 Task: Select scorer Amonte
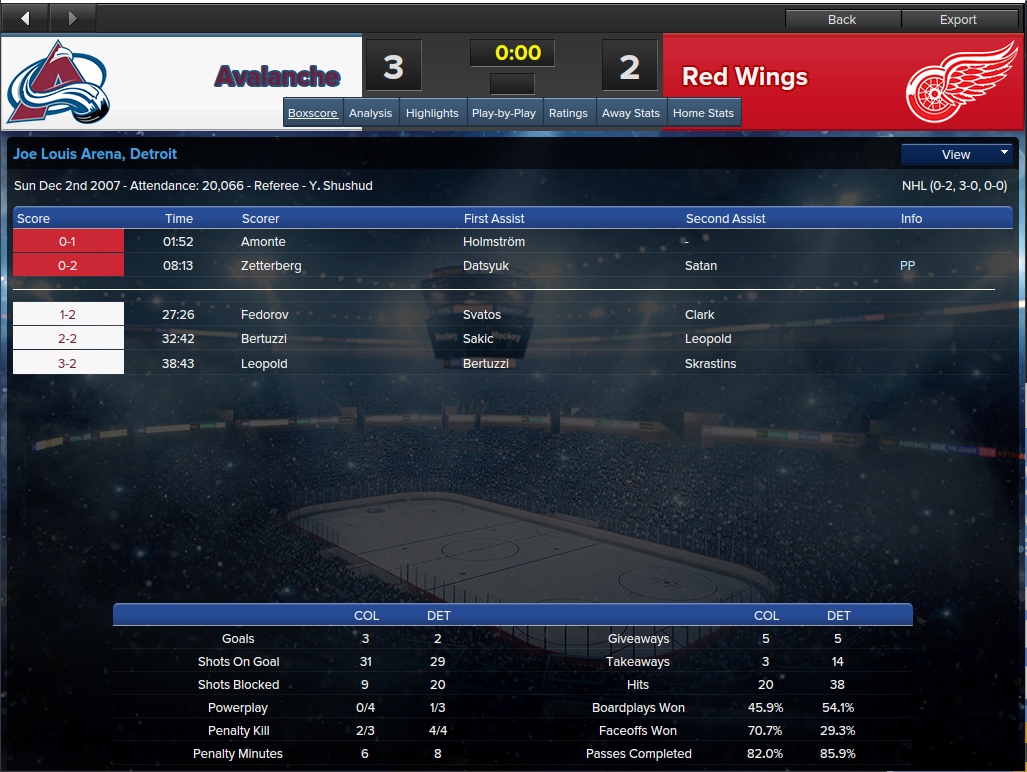263,242
